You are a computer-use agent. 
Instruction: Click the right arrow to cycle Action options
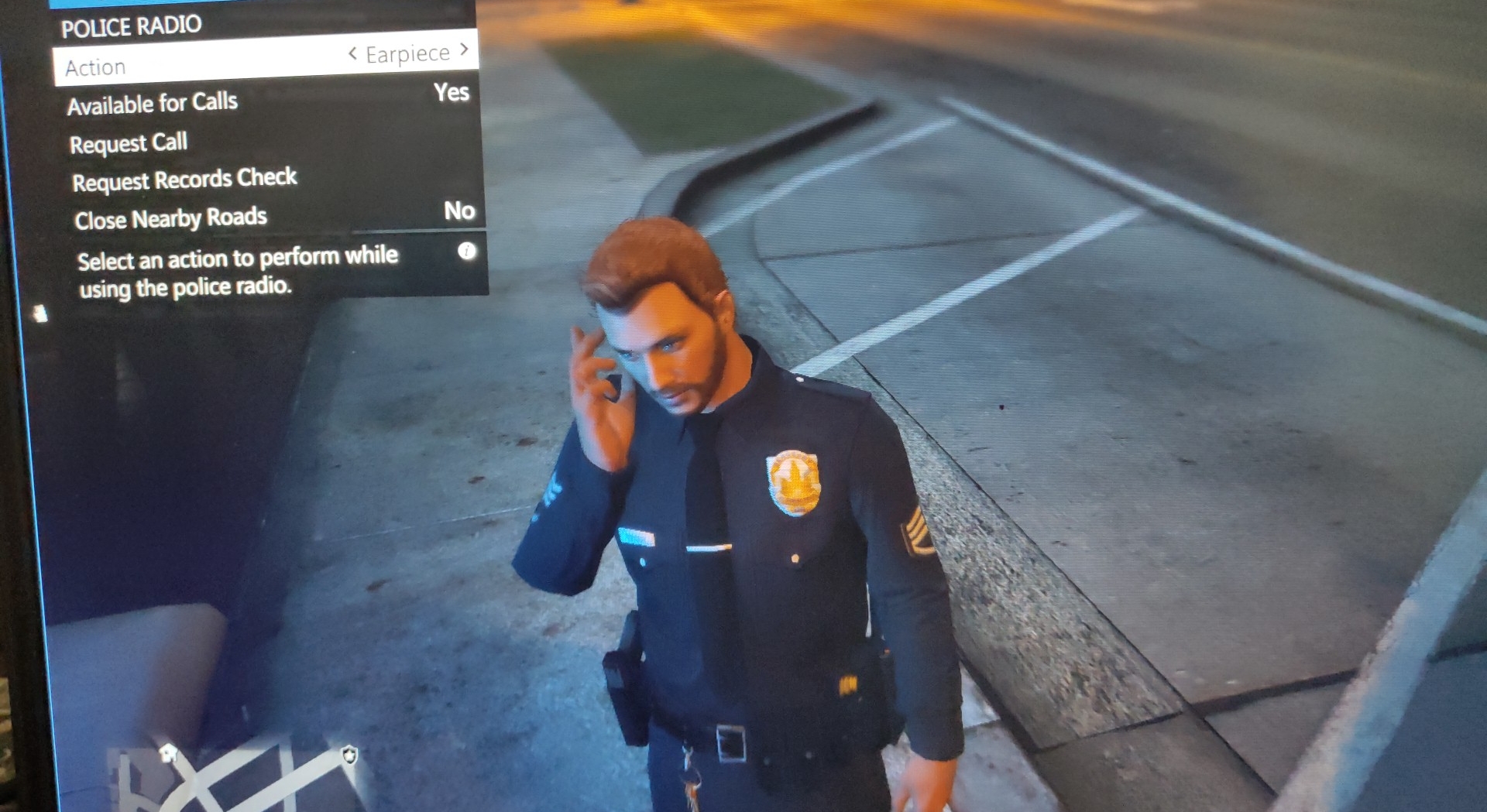(x=463, y=49)
